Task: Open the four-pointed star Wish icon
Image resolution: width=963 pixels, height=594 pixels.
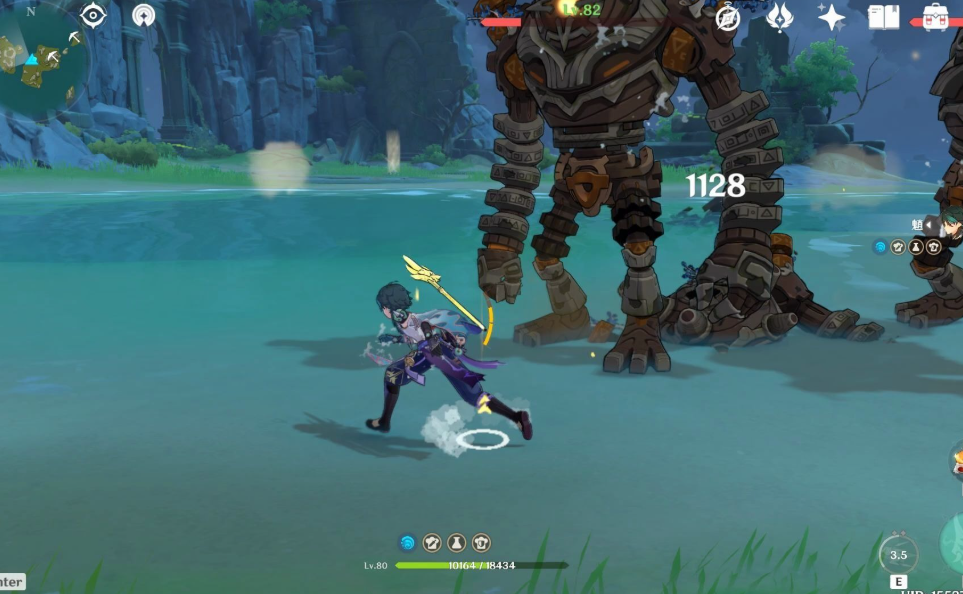Action: tap(831, 17)
